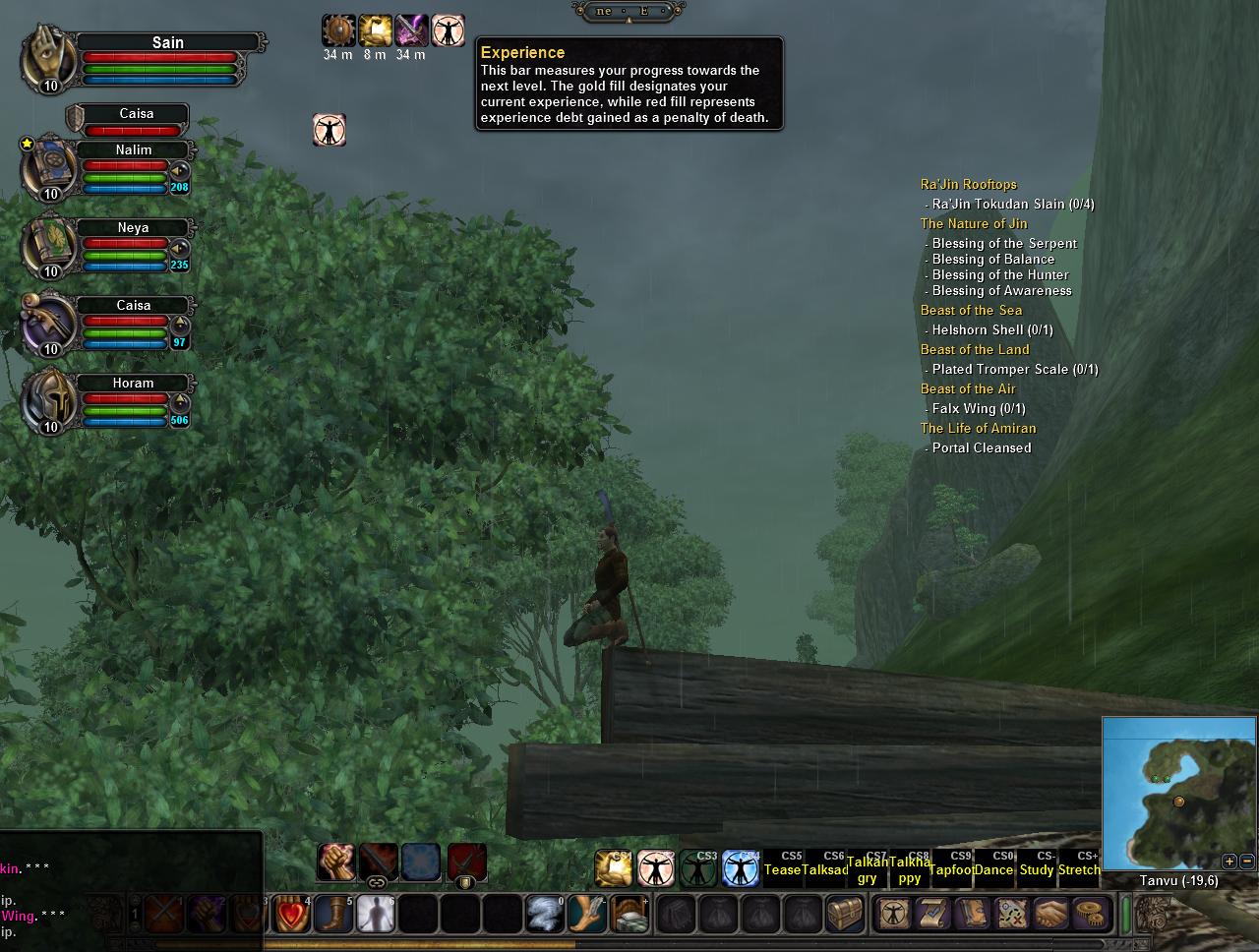This screenshot has width=1259, height=952.
Task: Click the glowing fist ability icon
Action: 336,863
